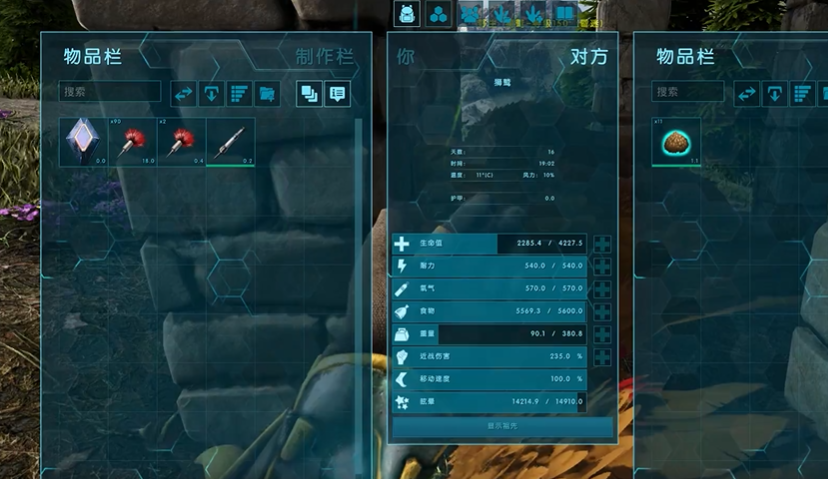The height and width of the screenshot is (479, 828).
Task: Choose the x2 red-feathered dart stack
Action: [181, 141]
